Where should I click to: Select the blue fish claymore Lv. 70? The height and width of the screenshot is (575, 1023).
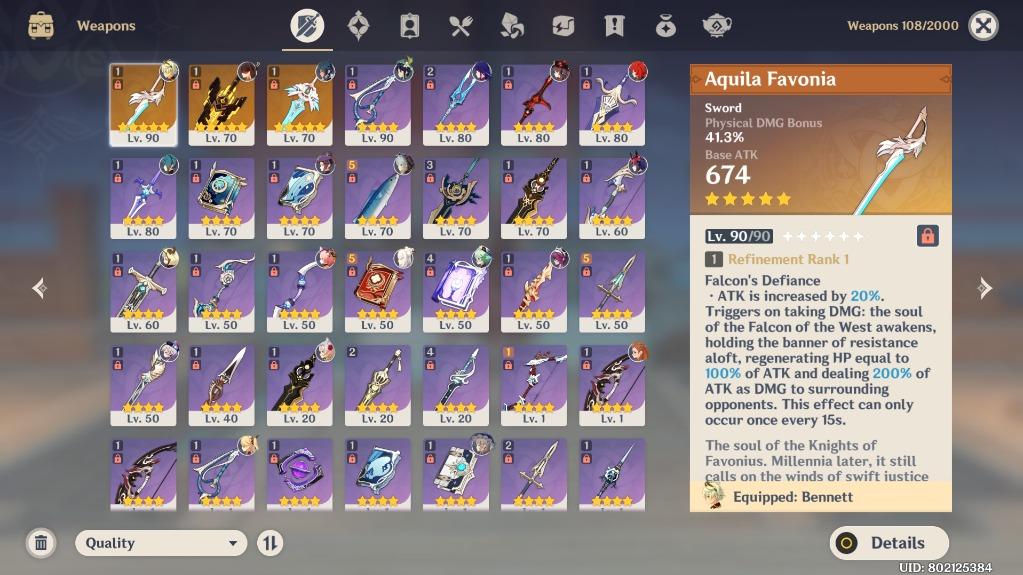click(x=377, y=198)
